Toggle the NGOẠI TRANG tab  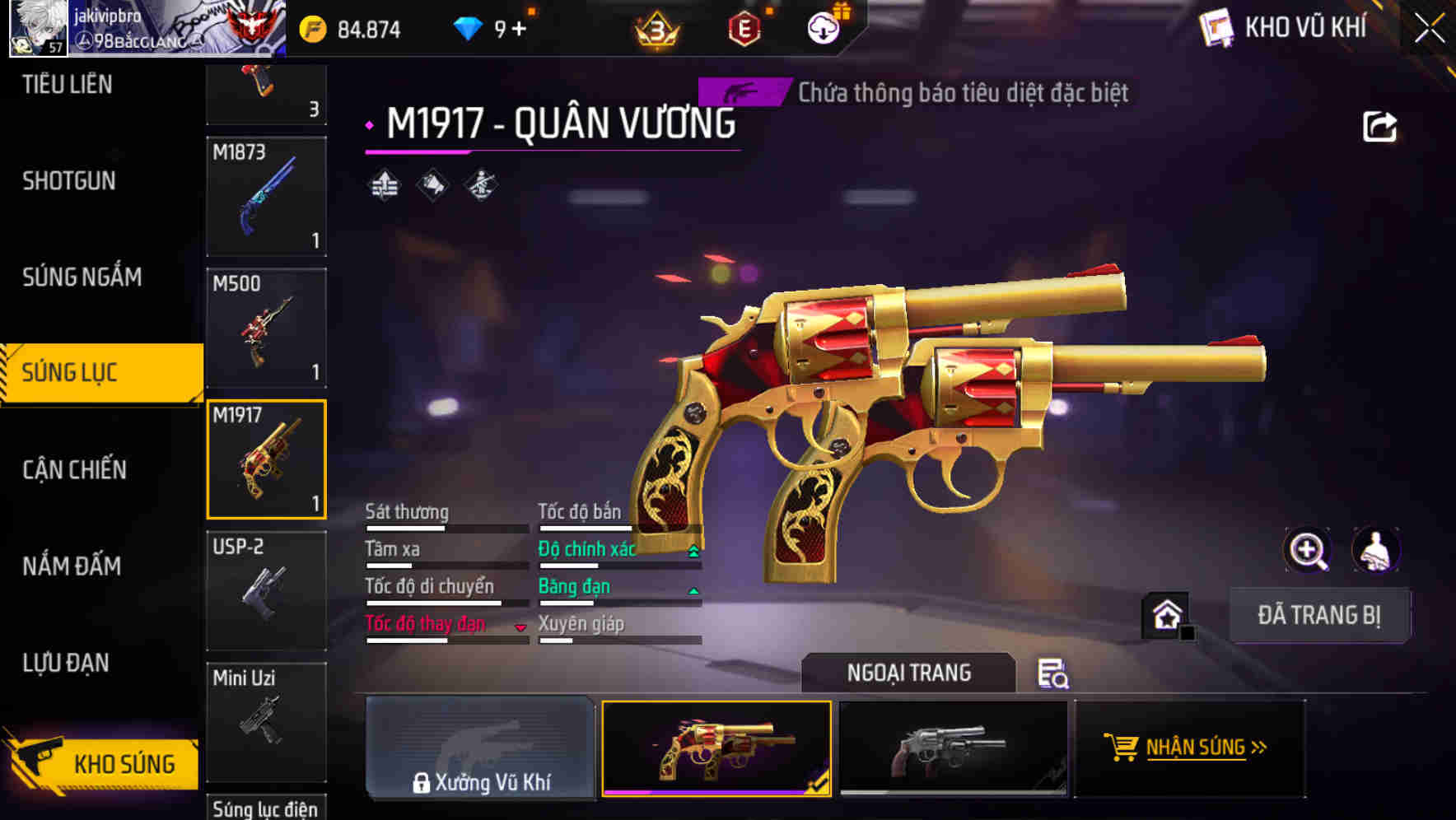point(910,673)
